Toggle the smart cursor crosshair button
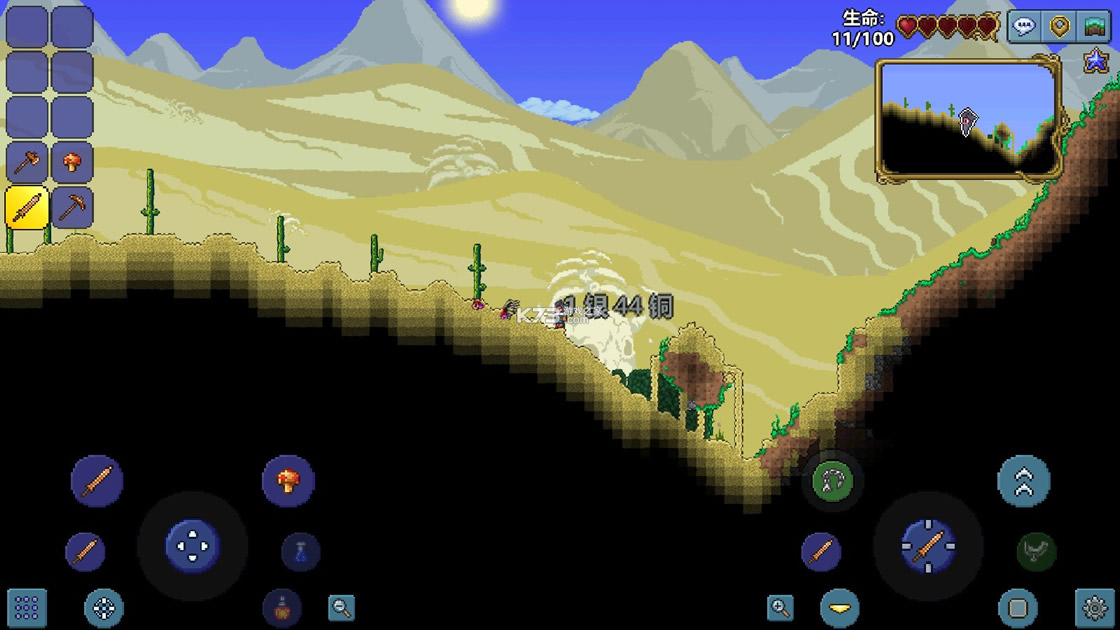1120x630 pixels. click(104, 607)
